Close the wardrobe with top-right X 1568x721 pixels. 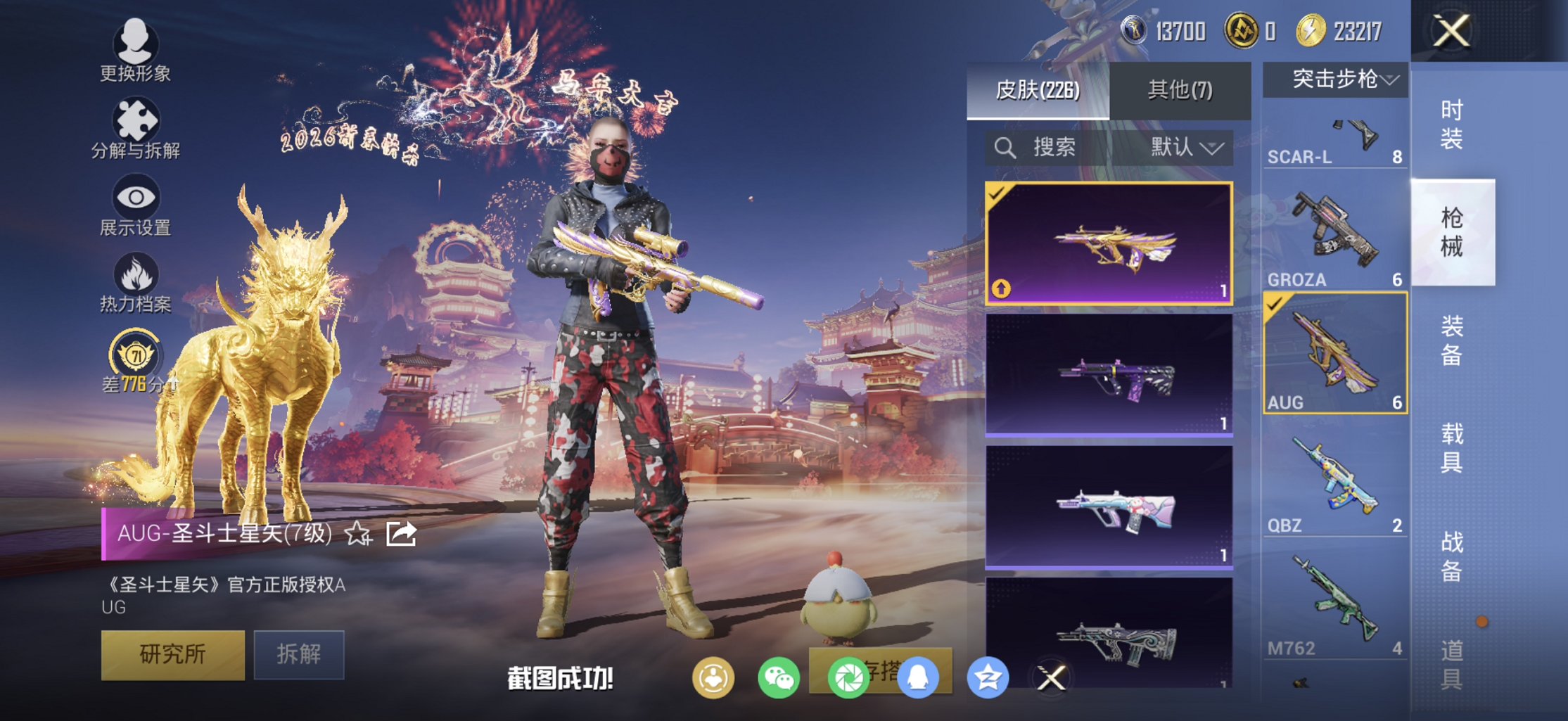tap(1451, 31)
